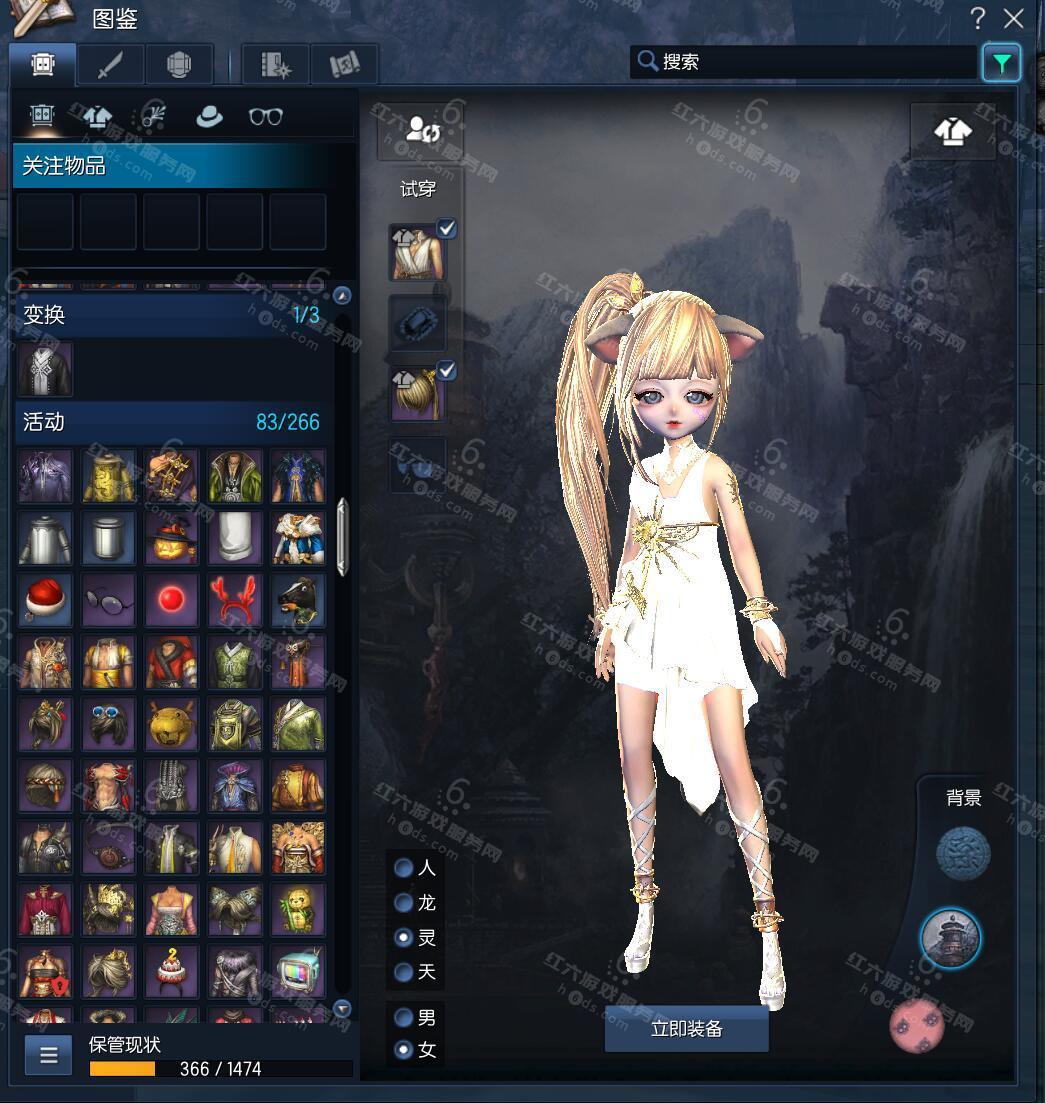Select the glasses category tab

click(x=265, y=116)
